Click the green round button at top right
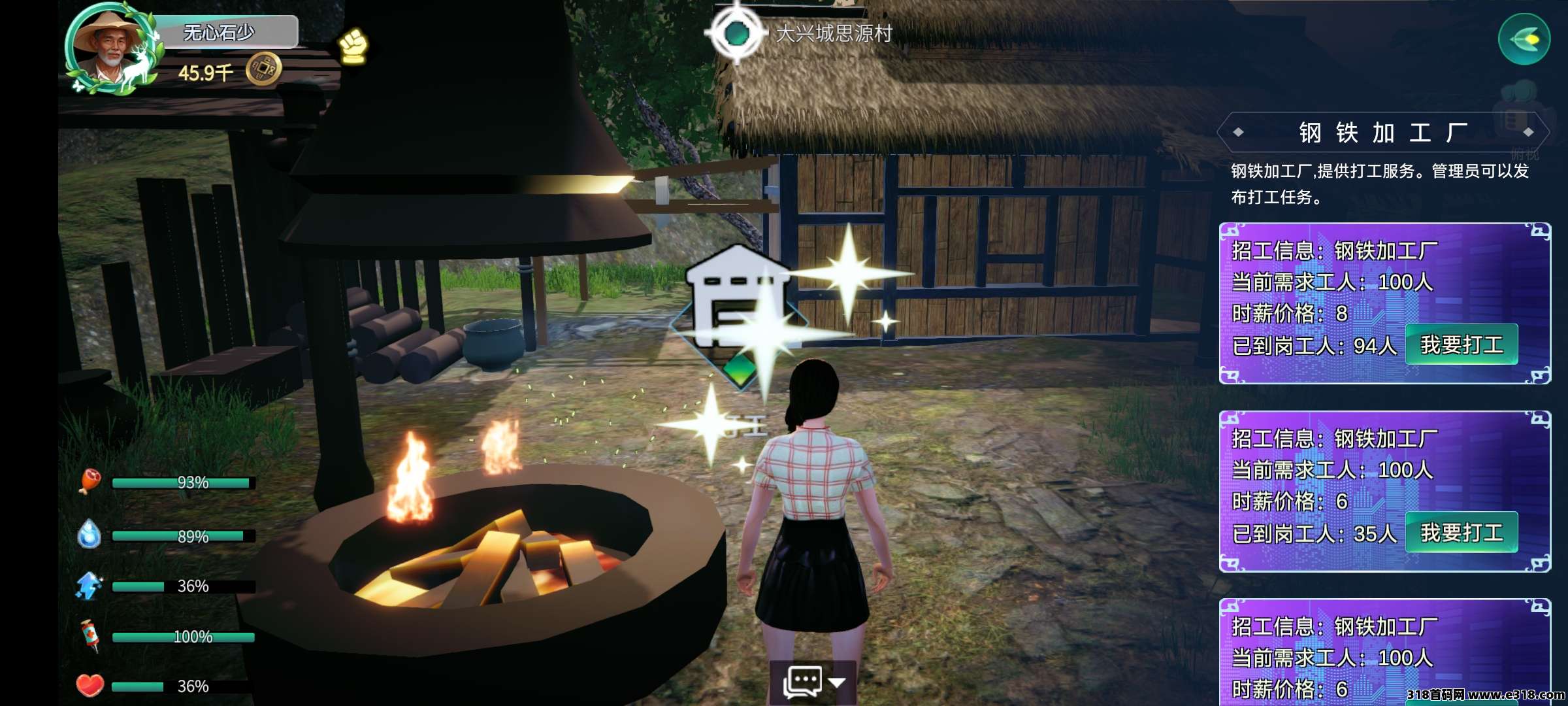Screen dimensions: 1568x706 (x=1524, y=39)
